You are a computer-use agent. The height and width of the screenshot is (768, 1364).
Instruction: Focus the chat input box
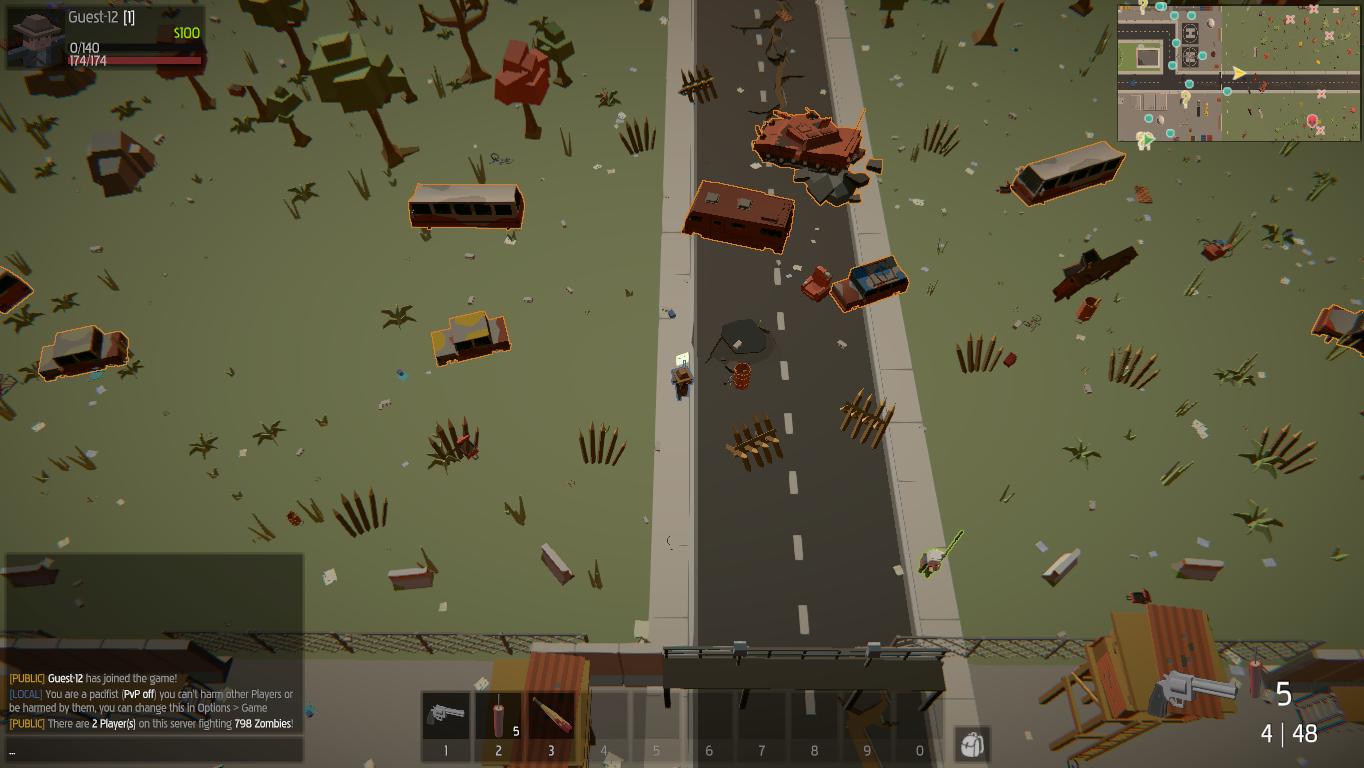point(154,750)
